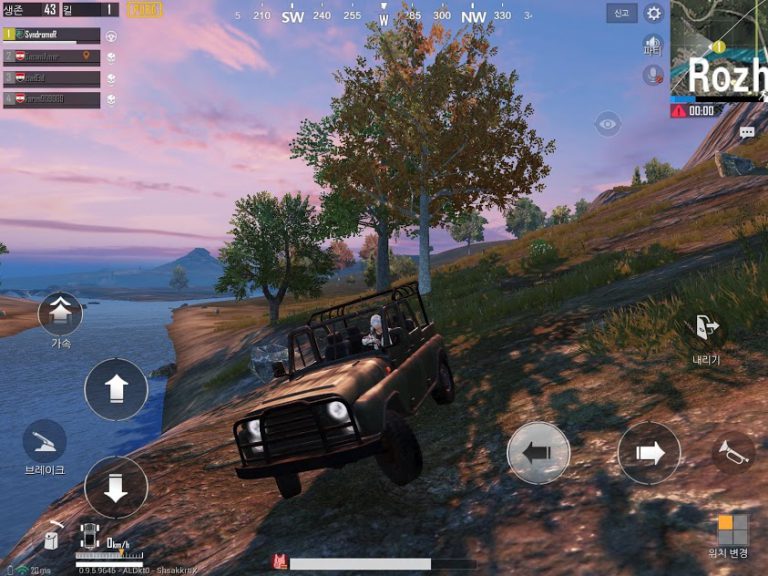This screenshot has width=768, height=576.
Task: Tap the down arrow reverse button
Action: (116, 487)
